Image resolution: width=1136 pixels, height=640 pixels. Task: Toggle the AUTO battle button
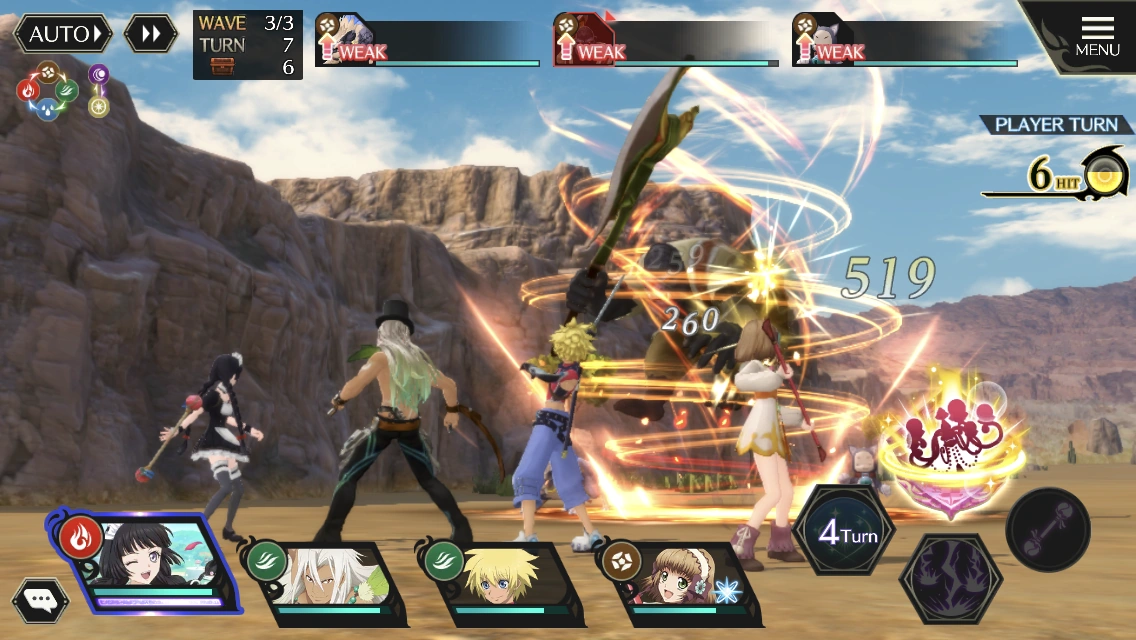62,34
